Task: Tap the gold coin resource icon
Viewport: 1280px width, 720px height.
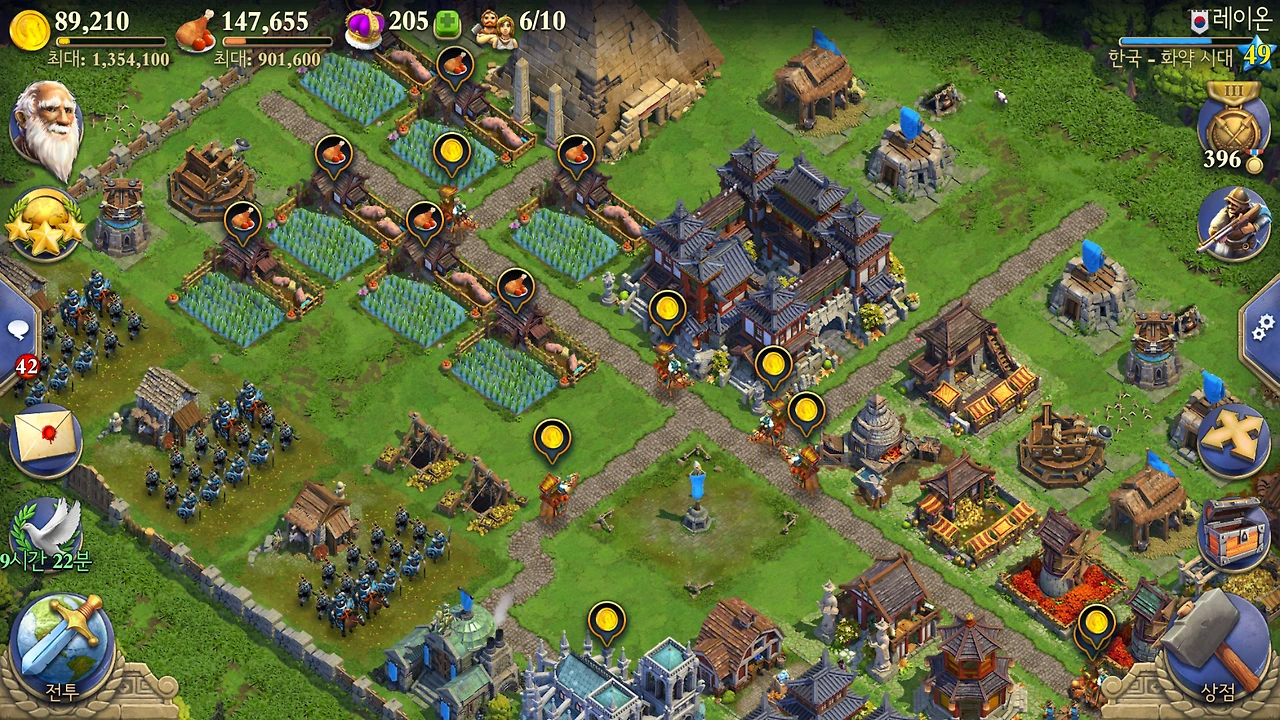Action: (29, 29)
